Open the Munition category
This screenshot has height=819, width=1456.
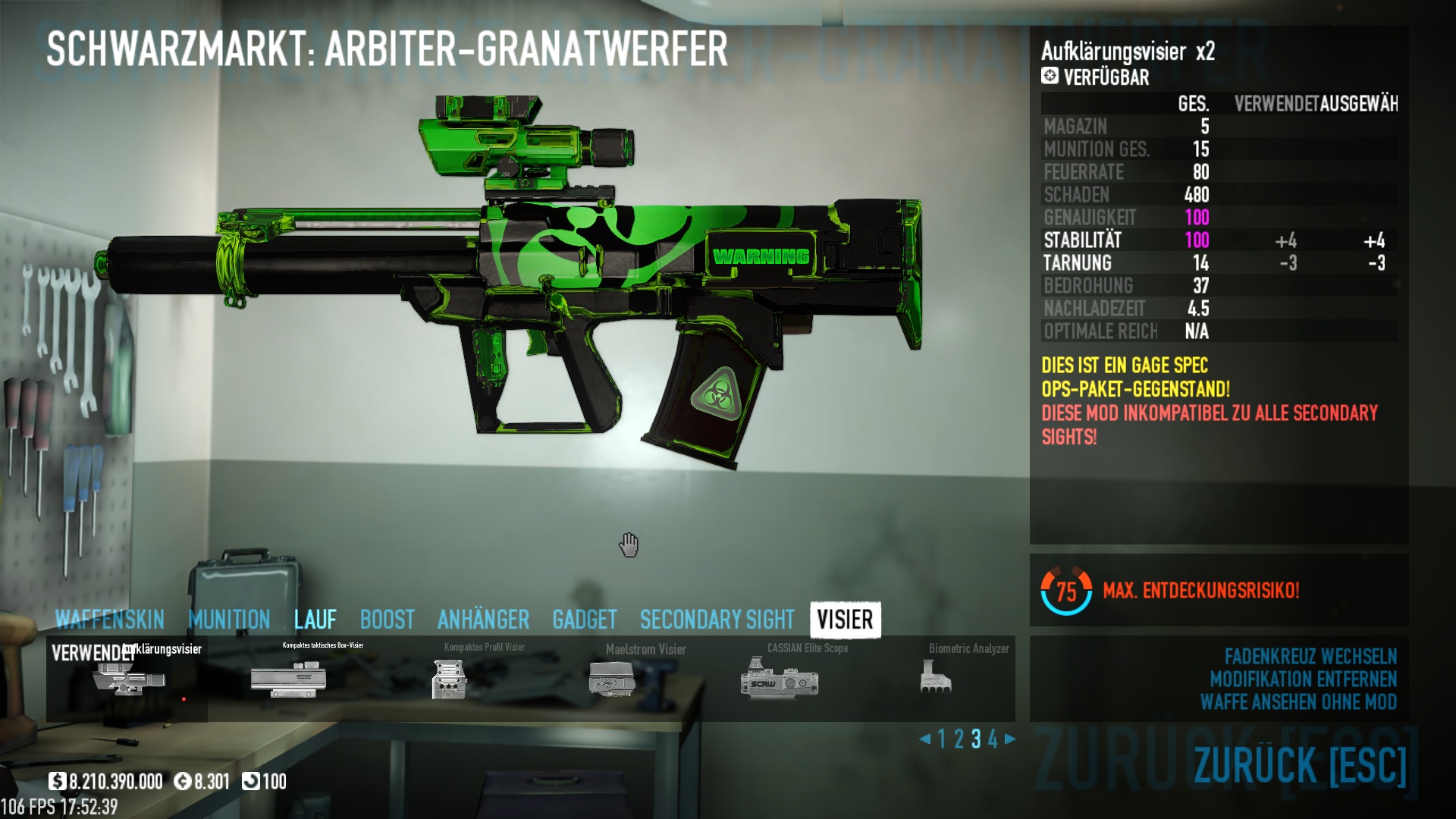[229, 620]
